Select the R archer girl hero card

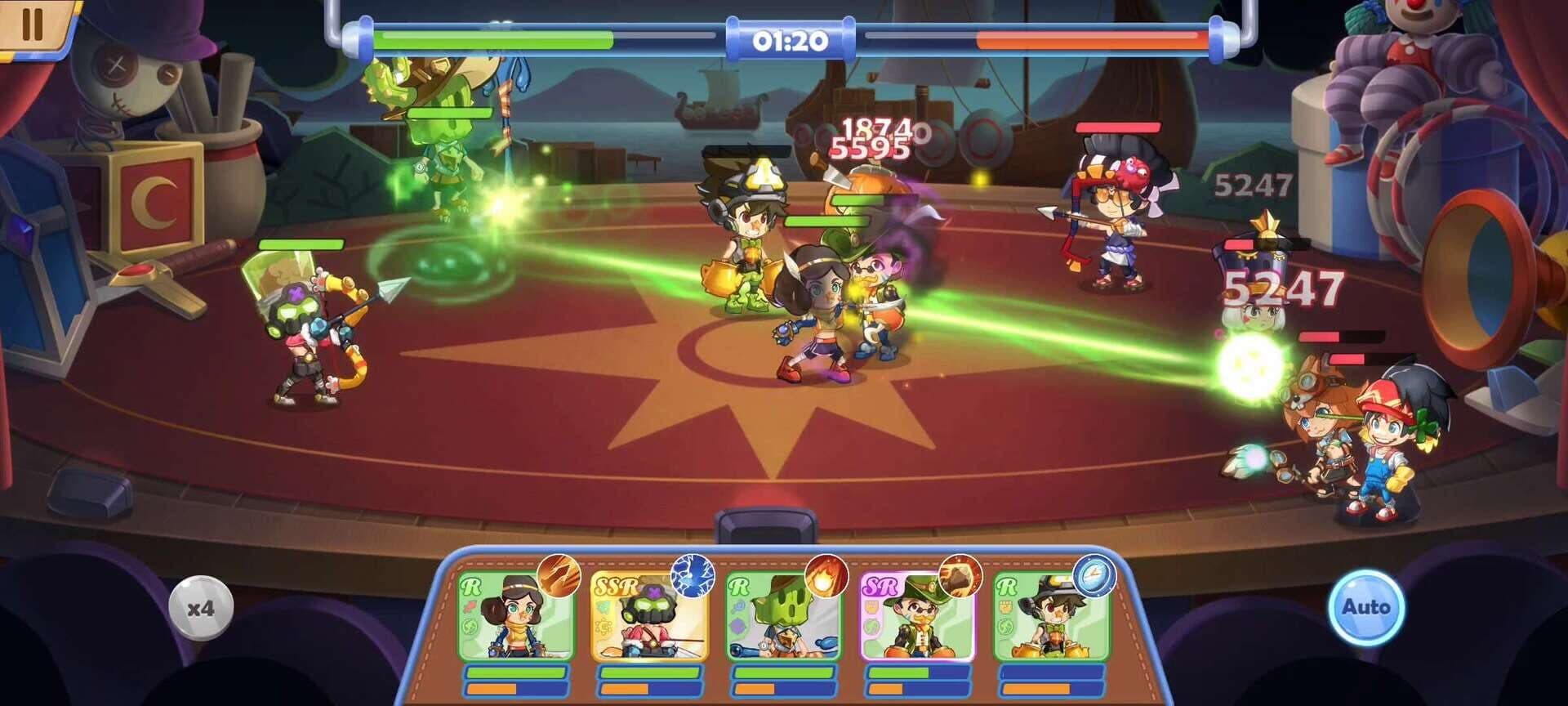pyautogui.click(x=515, y=617)
